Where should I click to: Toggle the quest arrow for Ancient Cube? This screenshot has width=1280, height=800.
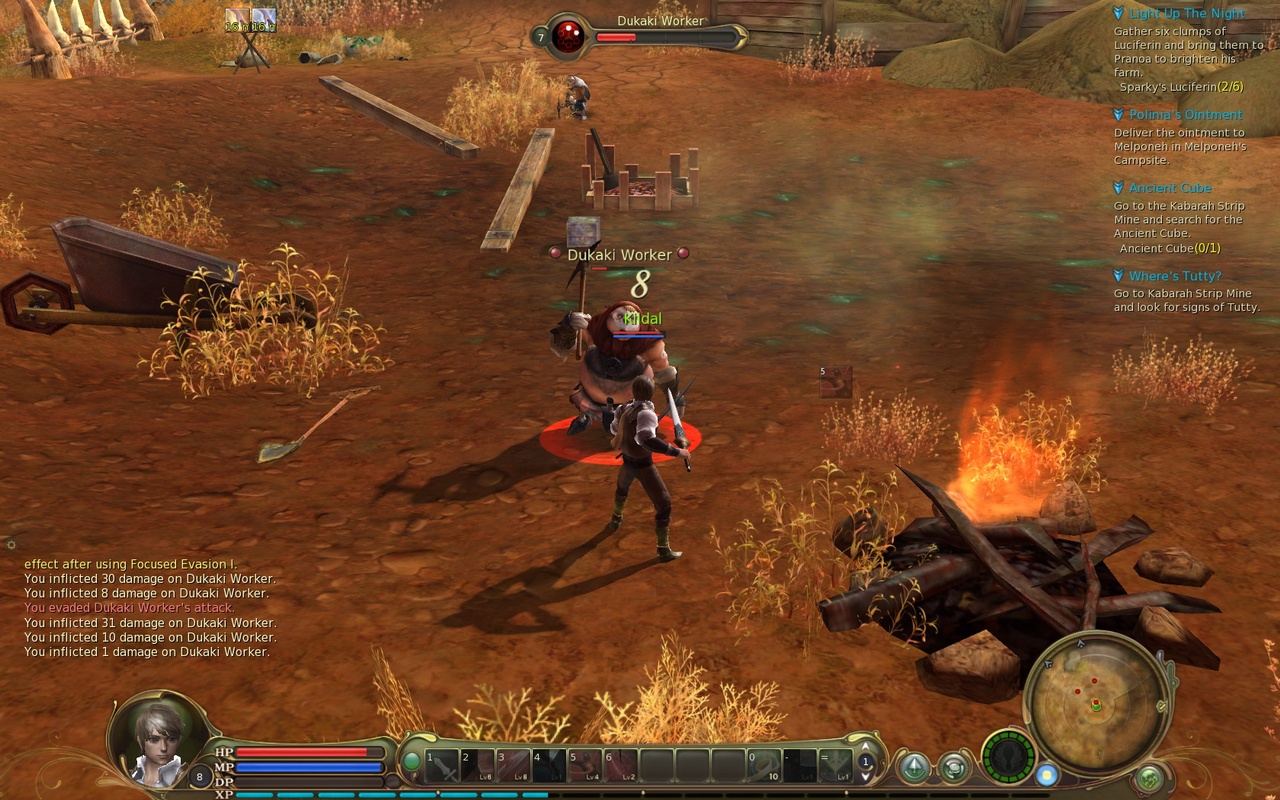click(x=1117, y=187)
